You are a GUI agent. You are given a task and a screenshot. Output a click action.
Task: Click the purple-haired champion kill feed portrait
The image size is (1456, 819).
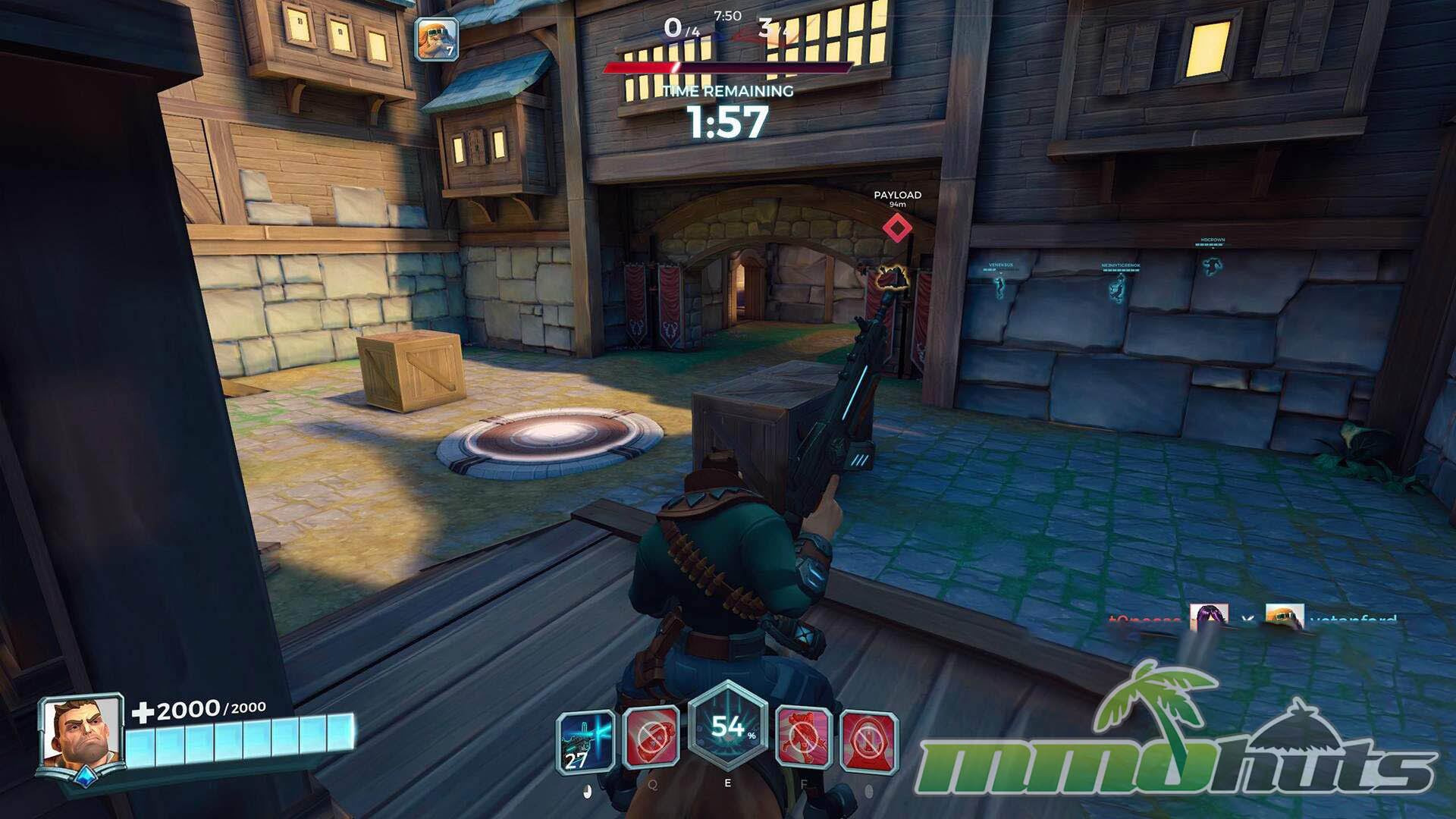click(1208, 617)
